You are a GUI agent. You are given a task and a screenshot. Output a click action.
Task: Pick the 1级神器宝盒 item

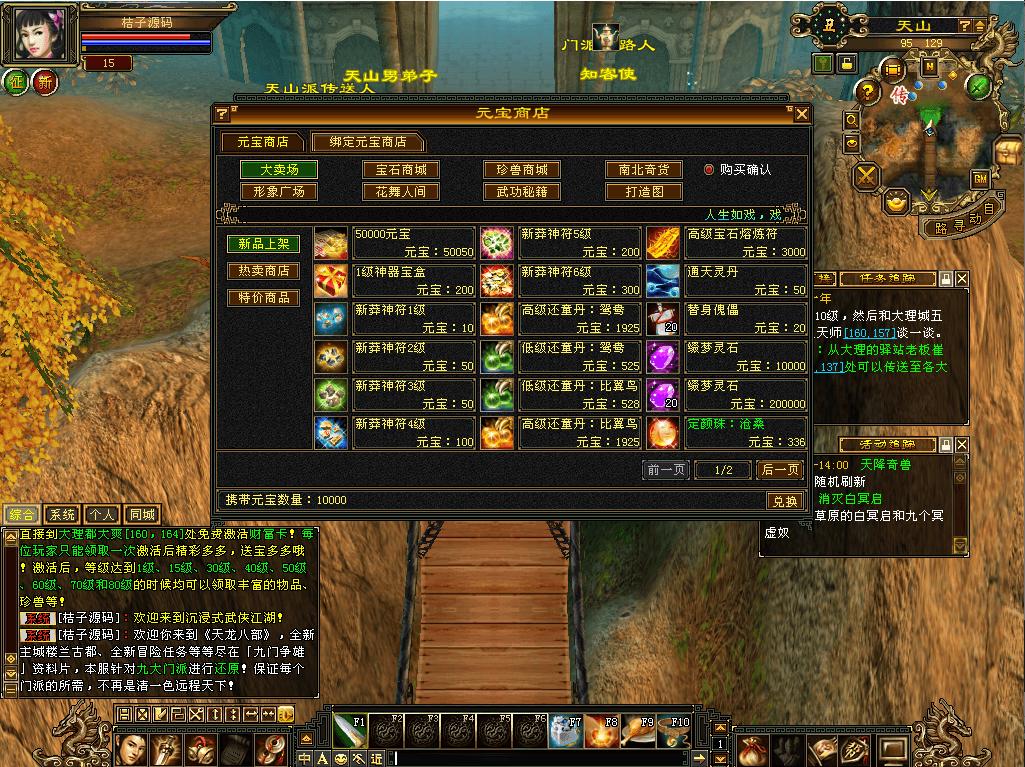(x=395, y=281)
